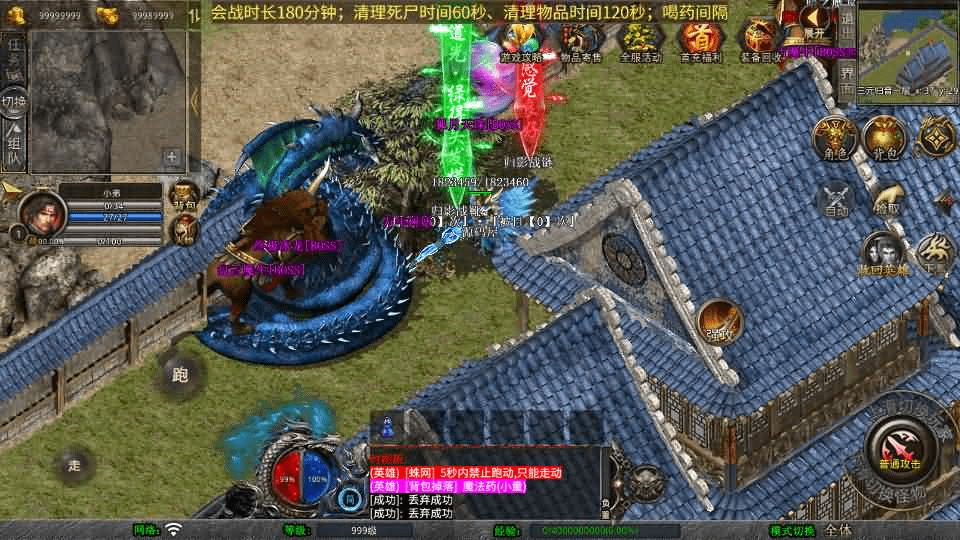Image resolution: width=960 pixels, height=540 pixels.
Task: Click the plus button on the left panel
Action: [172, 157]
